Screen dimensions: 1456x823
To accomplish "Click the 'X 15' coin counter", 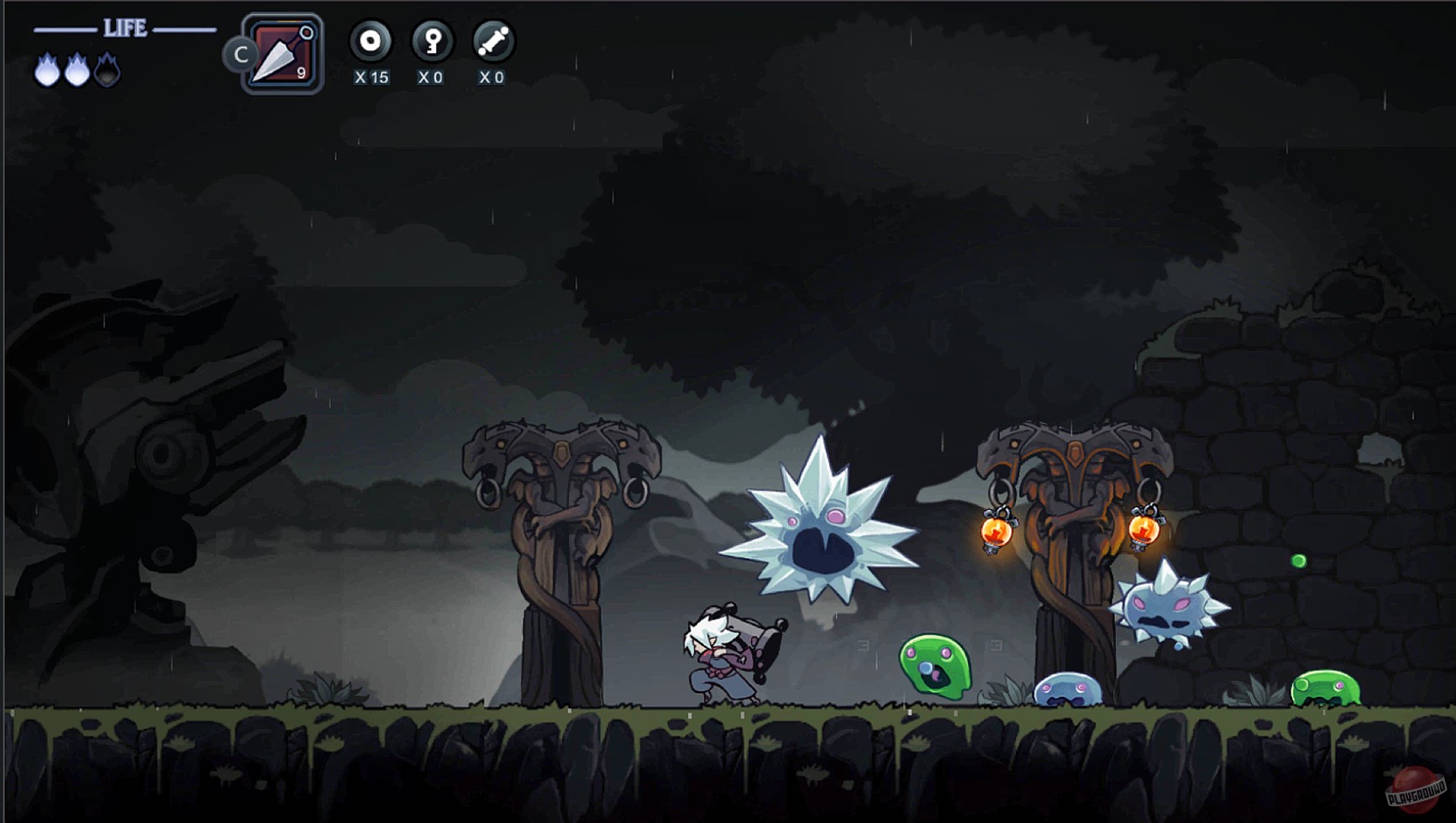I will point(371,77).
